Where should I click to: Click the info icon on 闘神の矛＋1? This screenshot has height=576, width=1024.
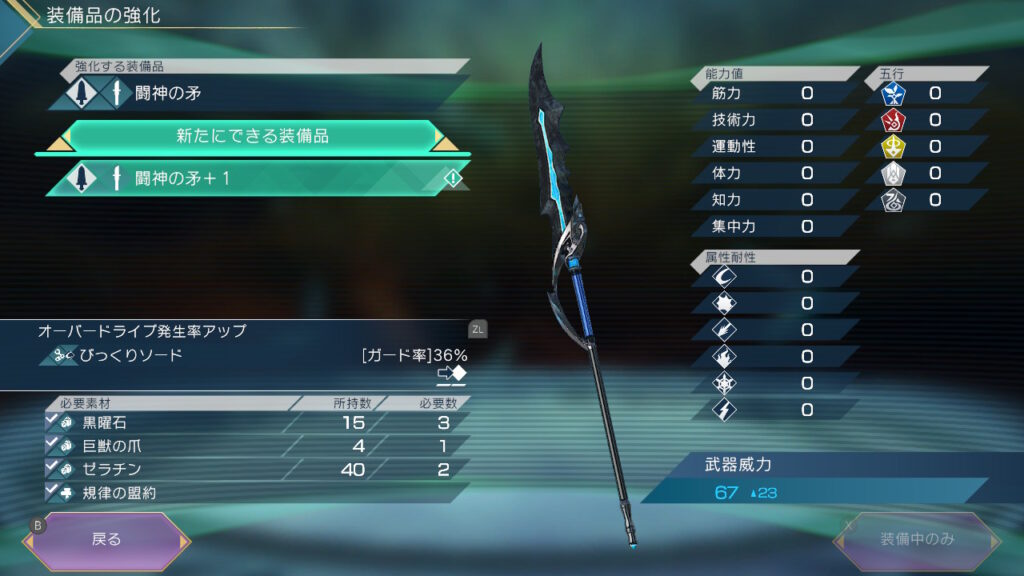[452, 178]
